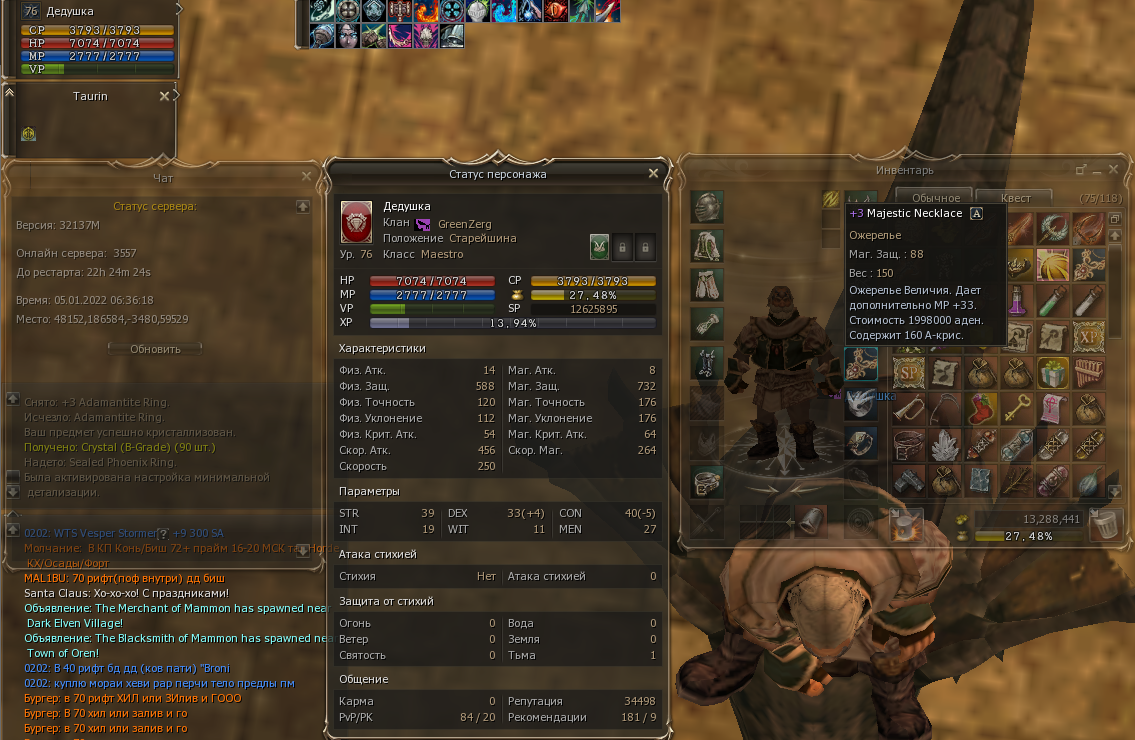Viewport: 1135px width, 740px height.
Task: Close the chat server status panel
Action: tap(307, 176)
